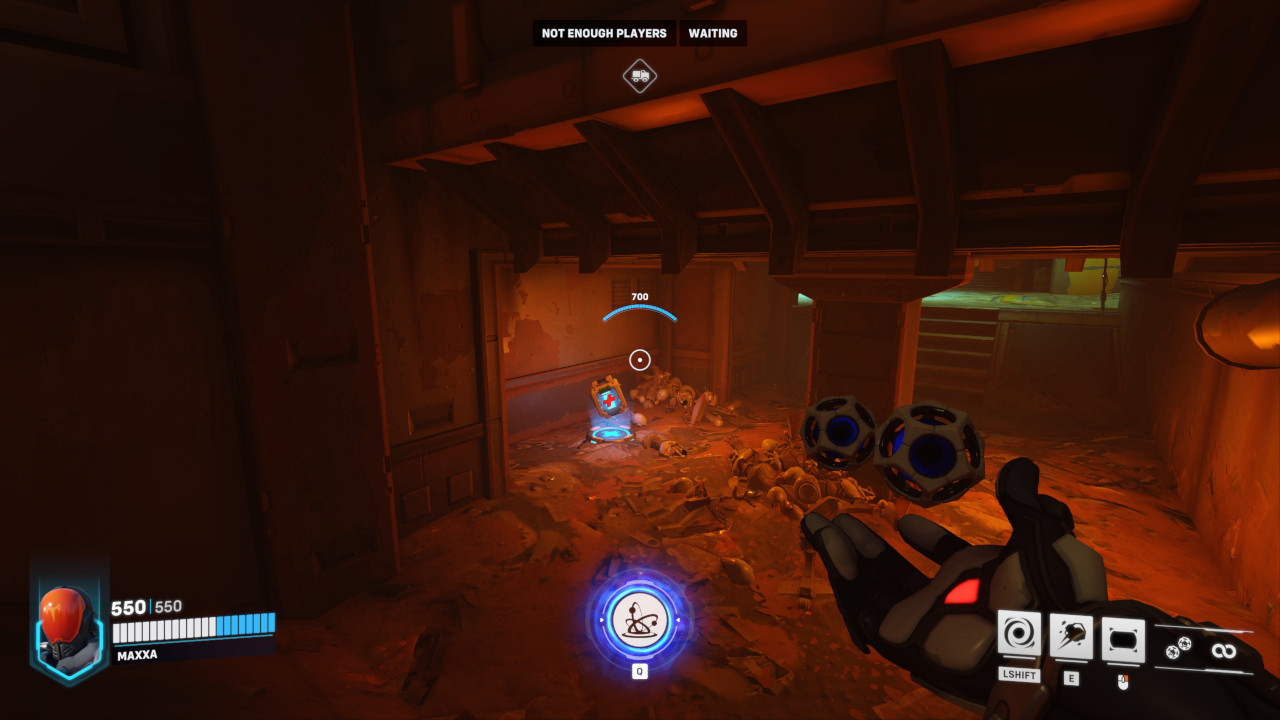Click the WAITING status tab

713,33
